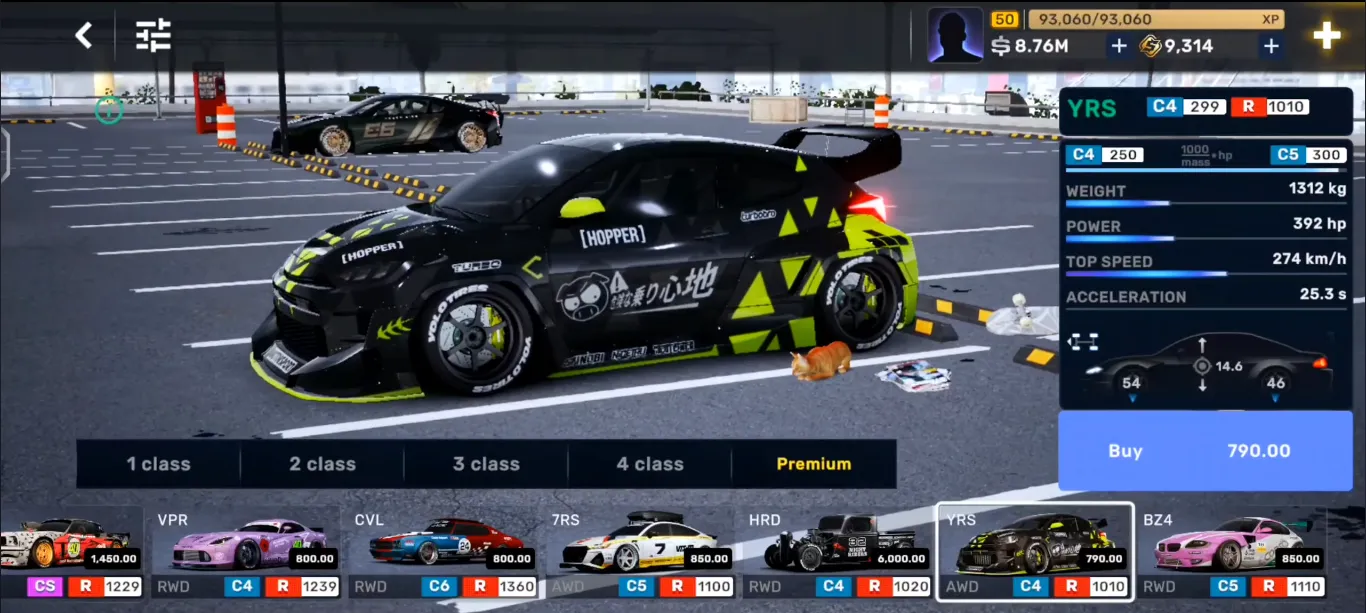The height and width of the screenshot is (613, 1366).
Task: Open the filter sliders settings
Action: click(154, 36)
